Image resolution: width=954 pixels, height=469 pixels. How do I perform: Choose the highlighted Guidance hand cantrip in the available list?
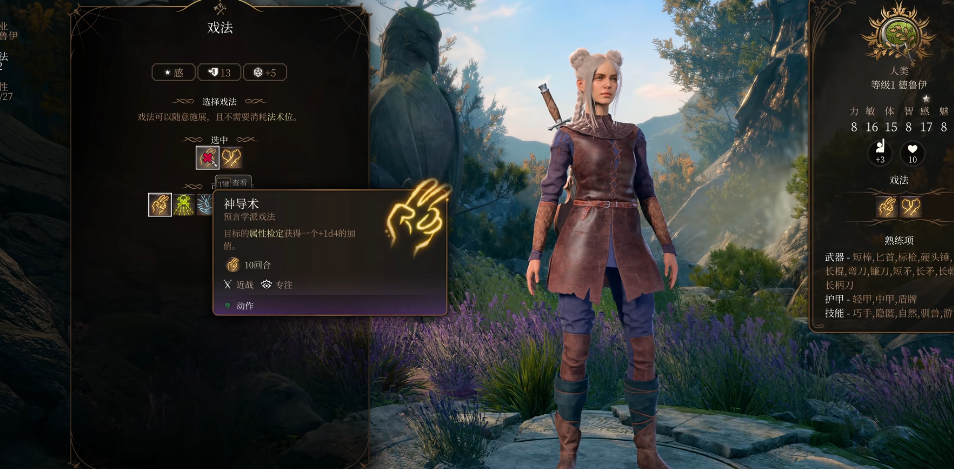160,205
